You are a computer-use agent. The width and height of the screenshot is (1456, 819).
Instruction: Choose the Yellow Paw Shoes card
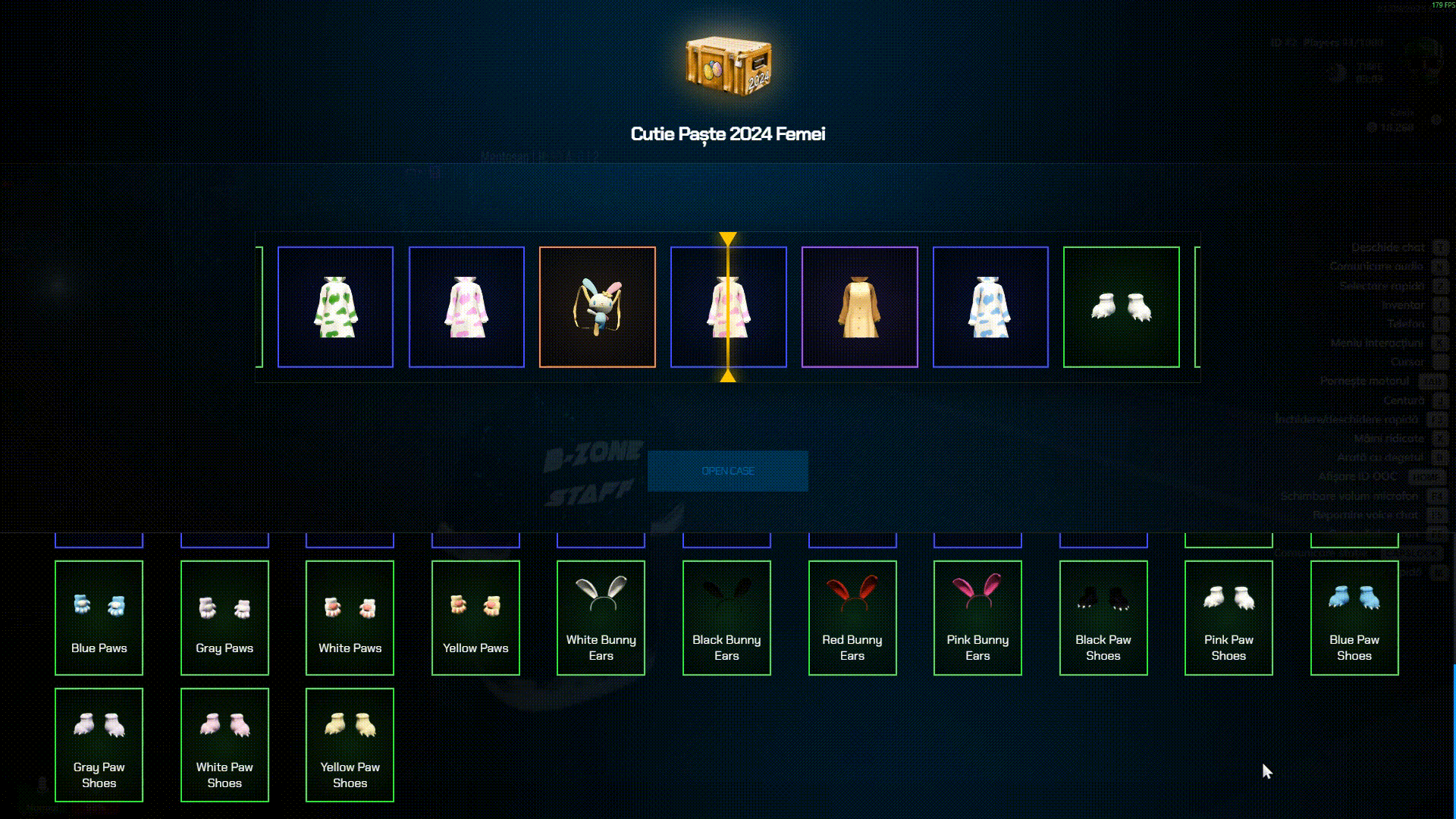point(350,745)
